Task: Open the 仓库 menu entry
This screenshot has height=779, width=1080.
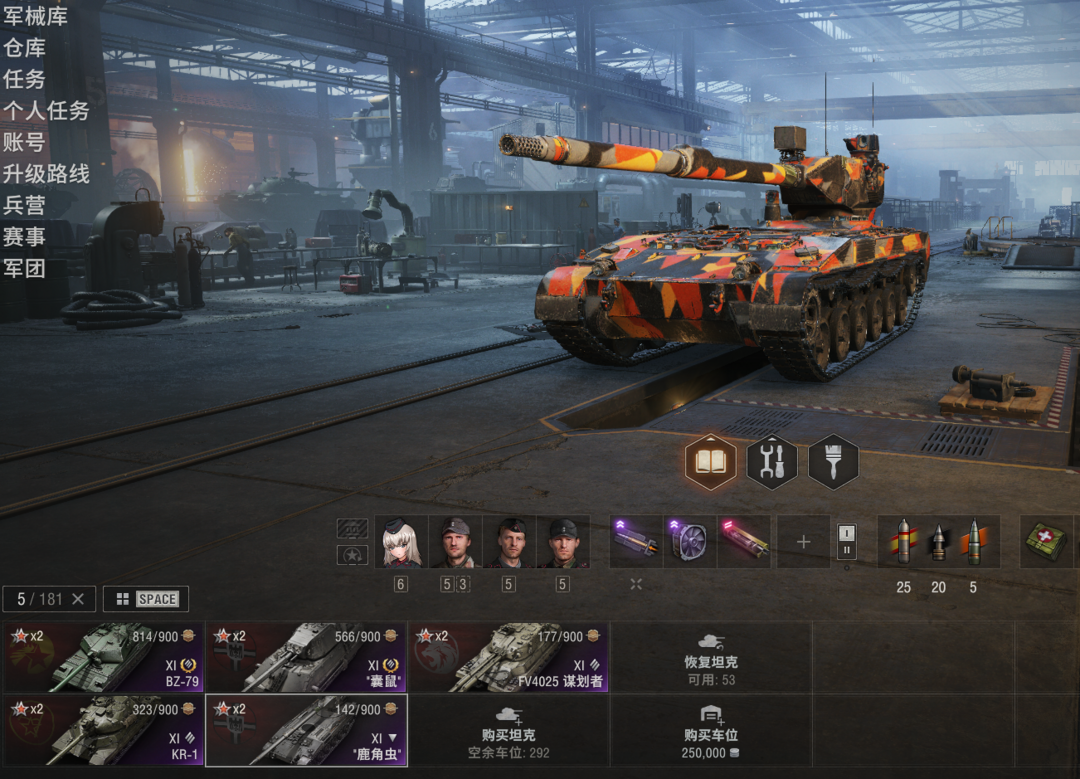Action: (x=24, y=48)
